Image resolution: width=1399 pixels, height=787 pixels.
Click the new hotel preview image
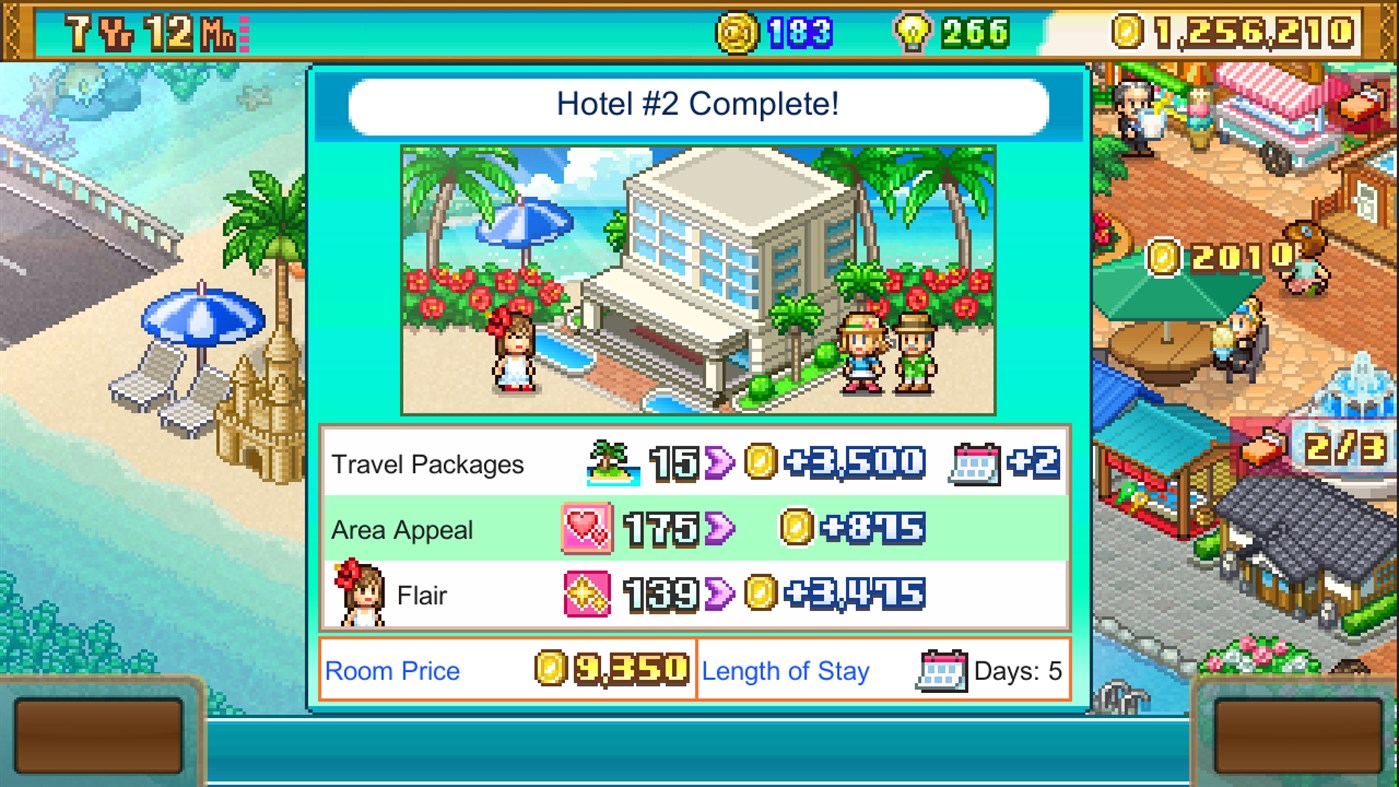[698, 280]
